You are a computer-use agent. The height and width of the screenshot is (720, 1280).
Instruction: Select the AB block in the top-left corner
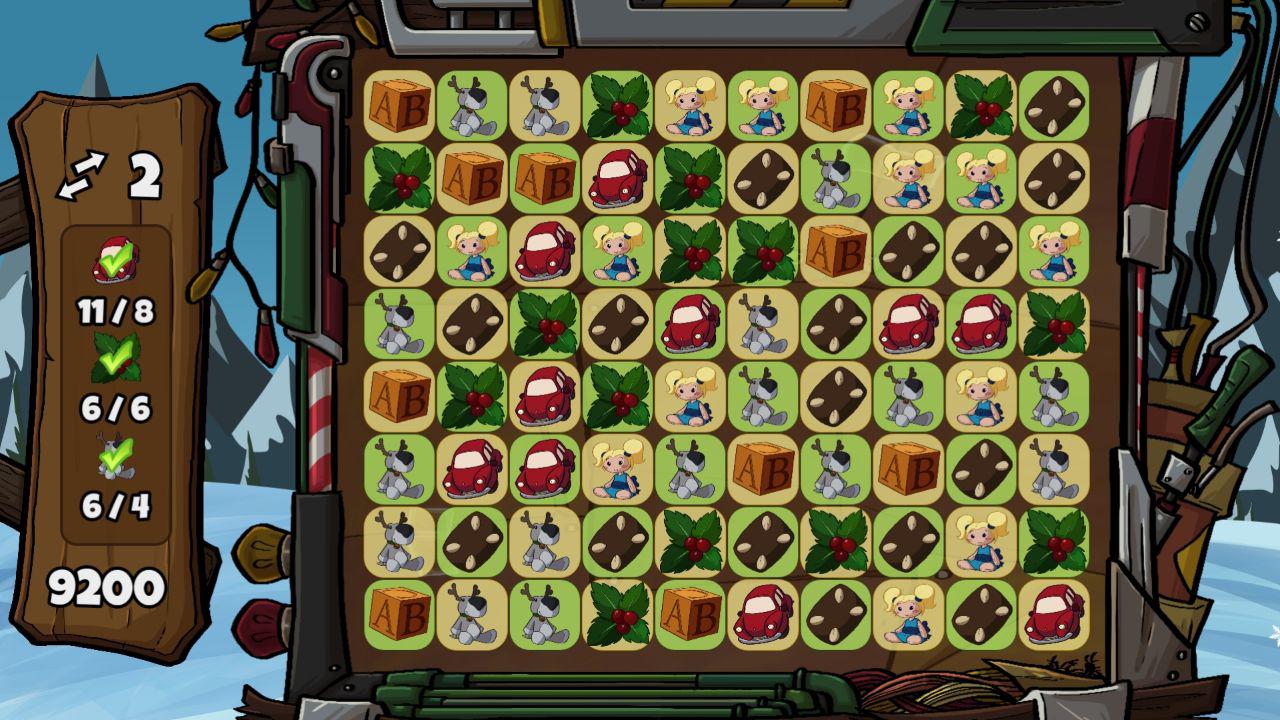[x=399, y=105]
